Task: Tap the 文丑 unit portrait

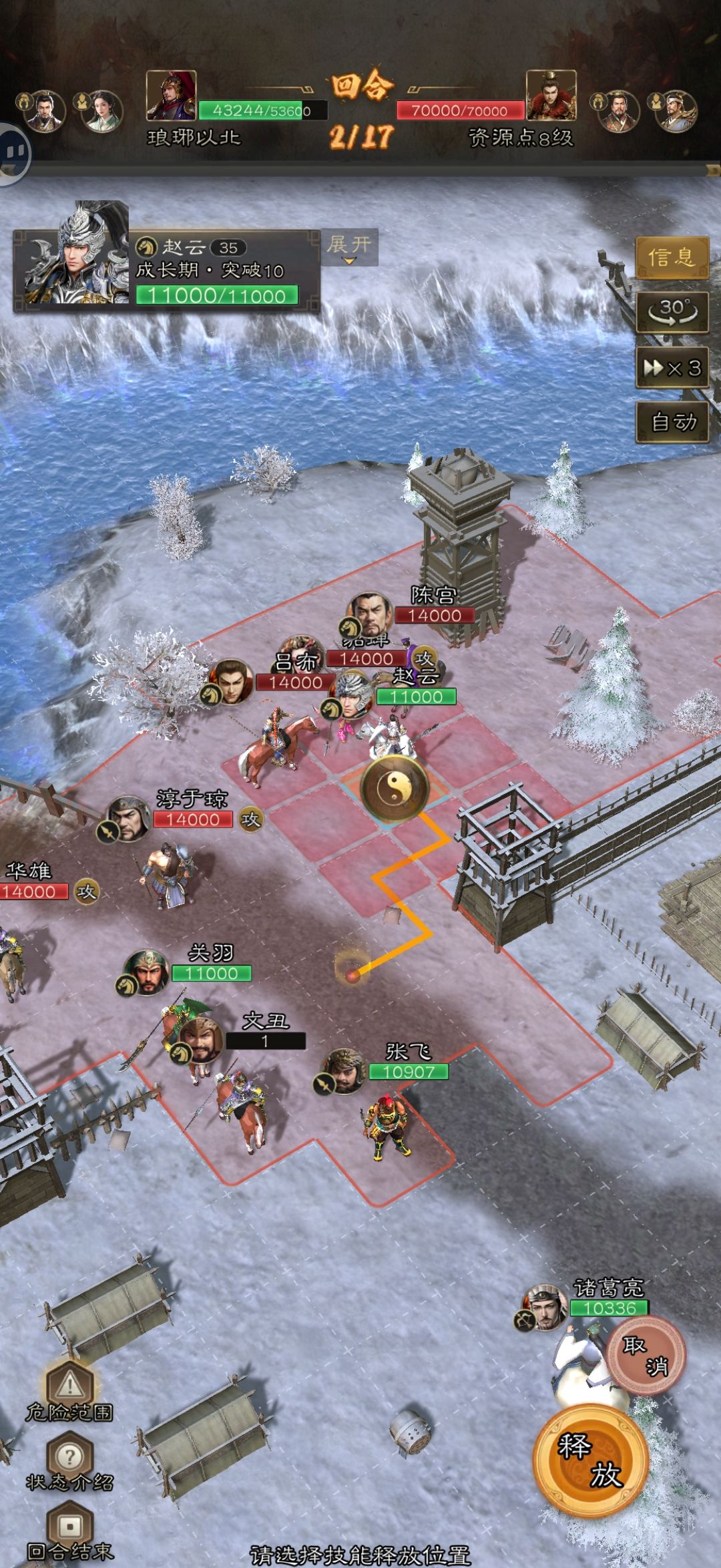Action: (x=199, y=1040)
